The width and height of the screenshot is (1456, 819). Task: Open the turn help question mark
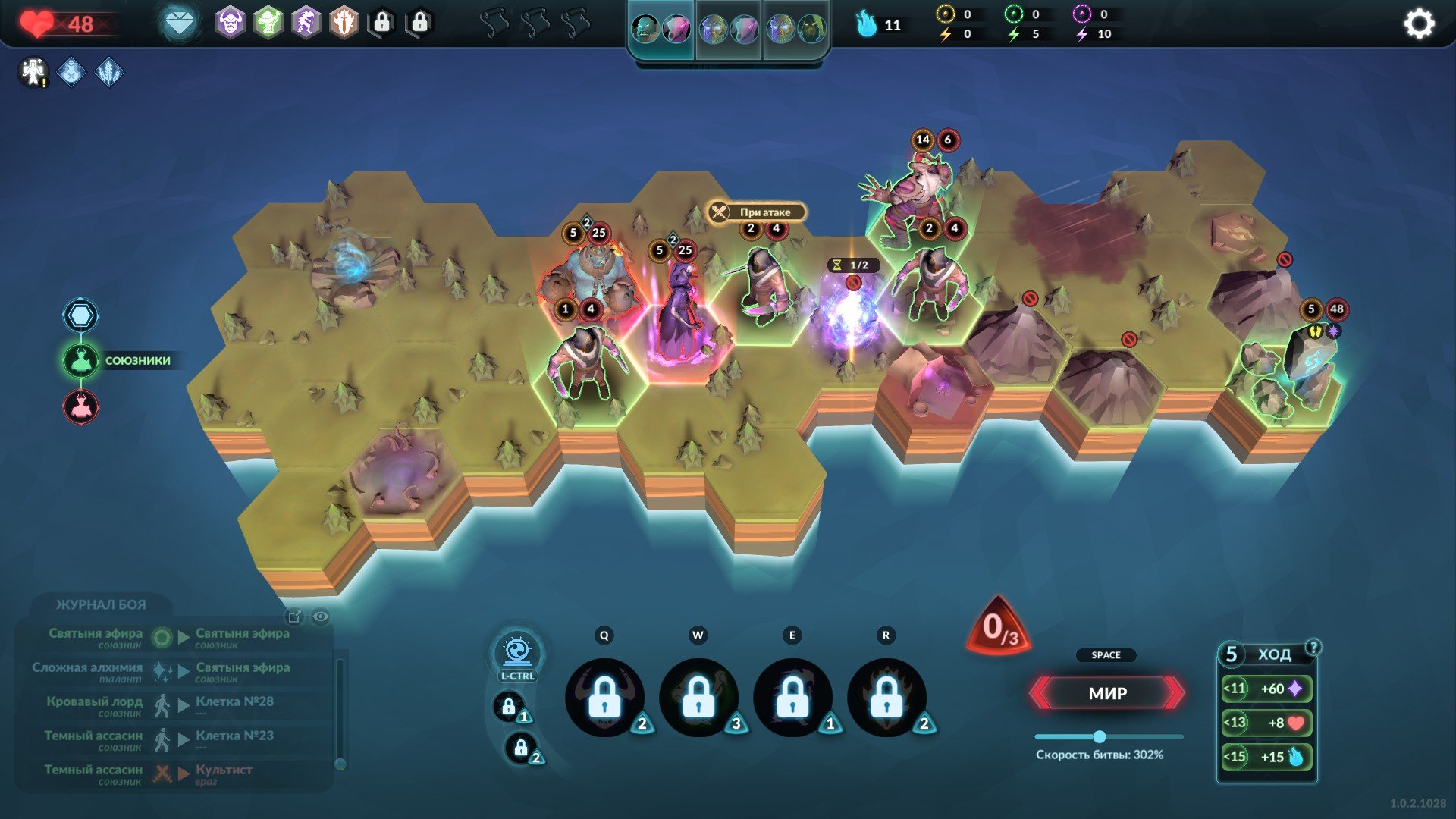pyautogui.click(x=1313, y=647)
